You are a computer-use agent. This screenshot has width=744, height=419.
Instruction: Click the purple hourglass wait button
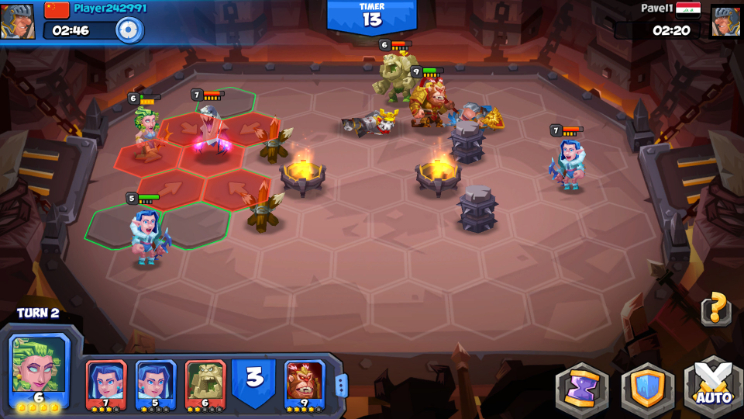pos(582,388)
